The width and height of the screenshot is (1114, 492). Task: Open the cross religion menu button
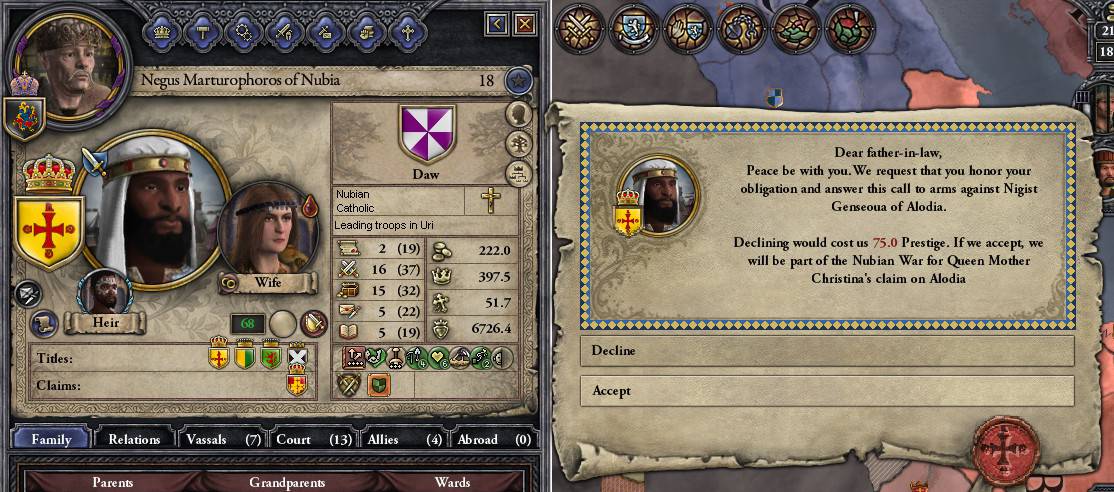coord(407,31)
